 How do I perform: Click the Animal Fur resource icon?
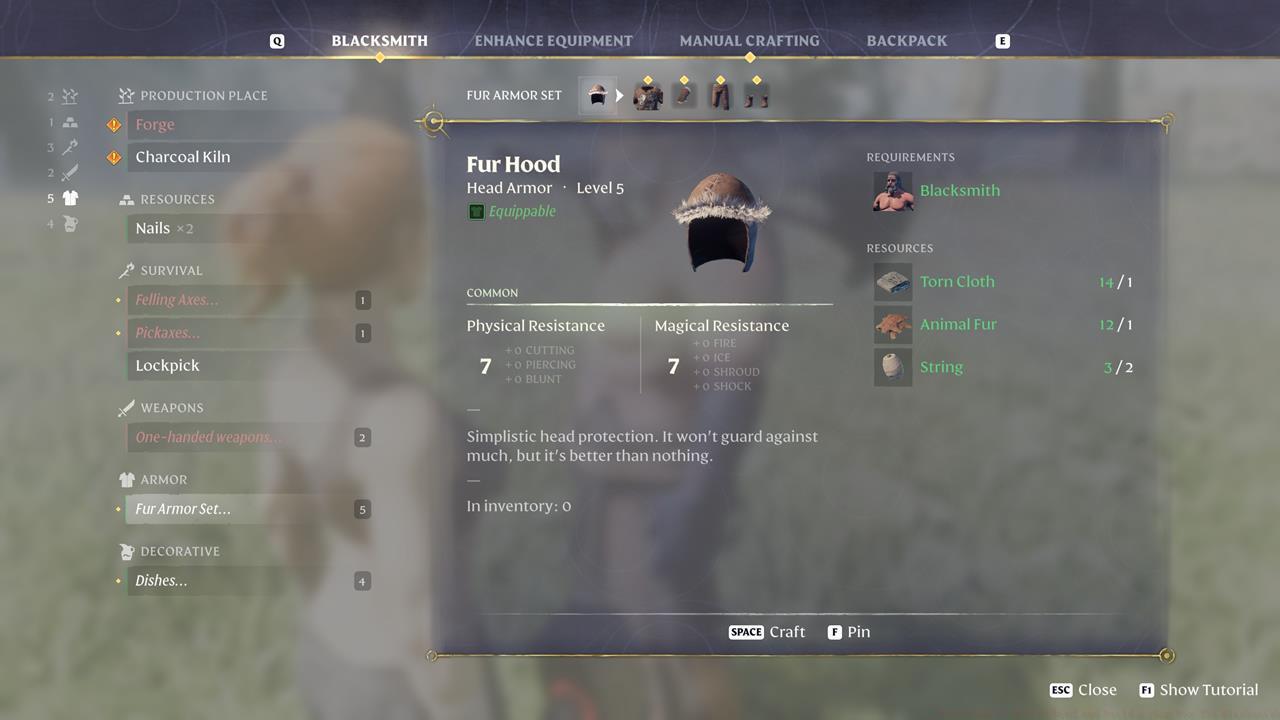(x=893, y=324)
